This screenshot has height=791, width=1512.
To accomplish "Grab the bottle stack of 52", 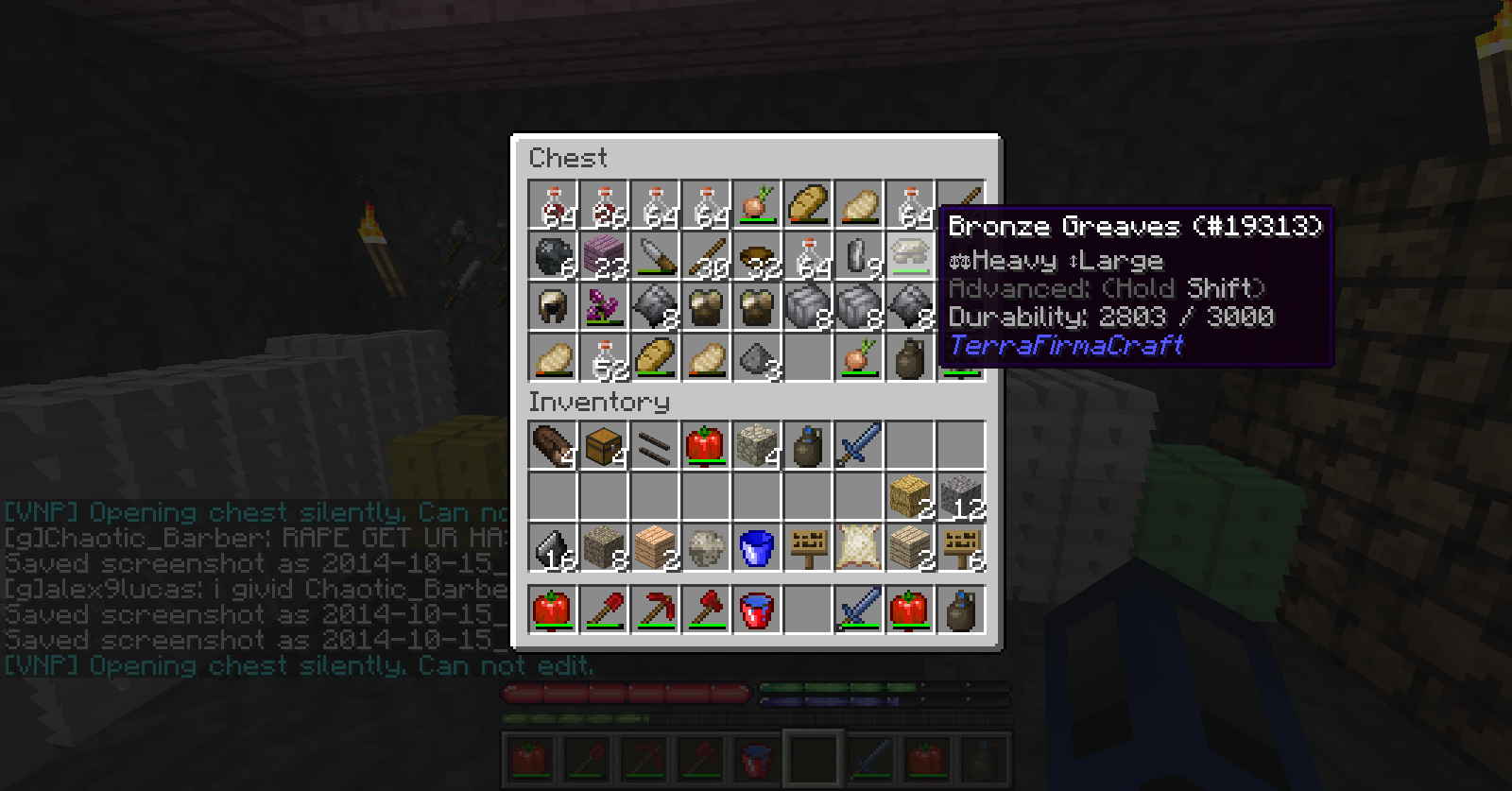I will (604, 358).
